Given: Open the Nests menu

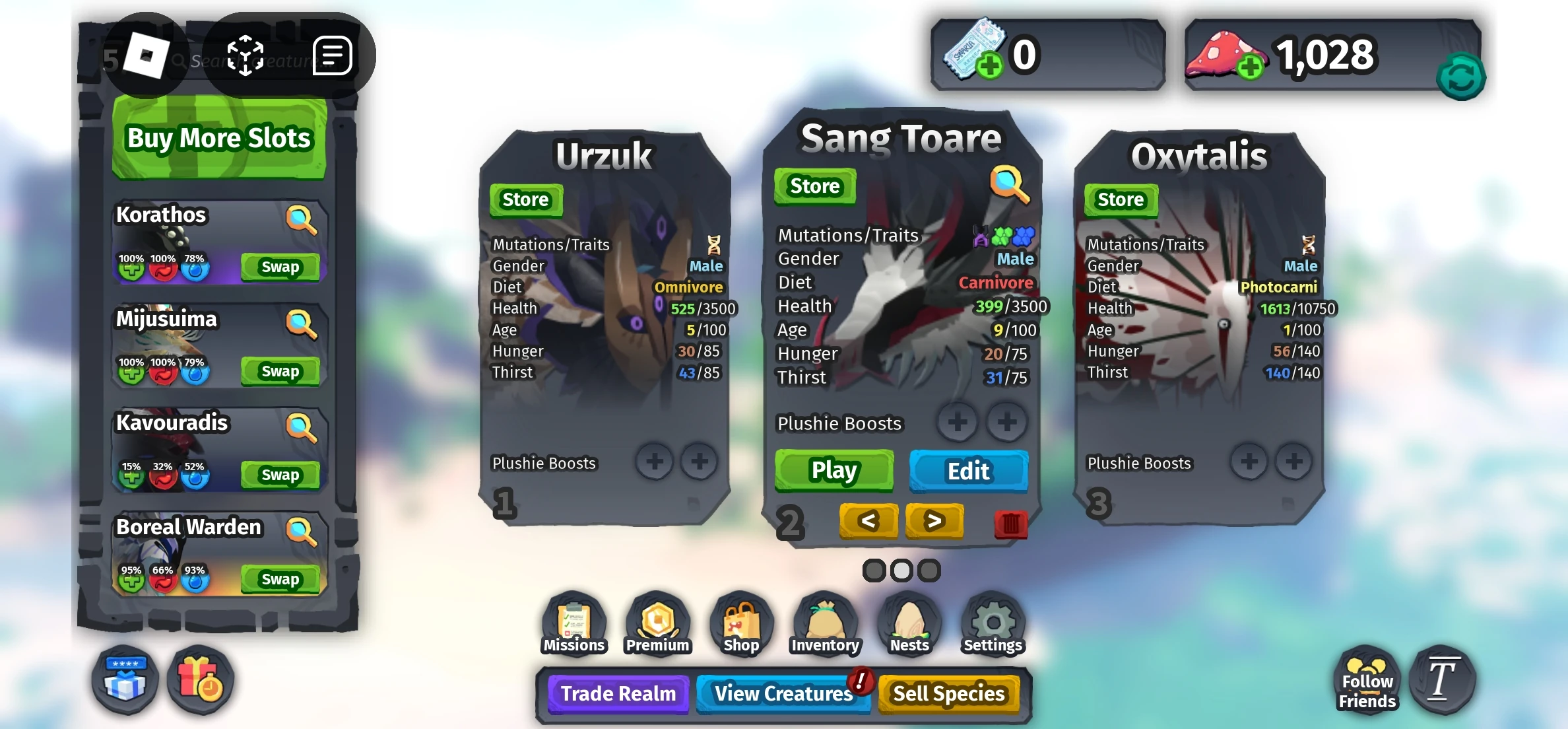Looking at the screenshot, I should (909, 623).
